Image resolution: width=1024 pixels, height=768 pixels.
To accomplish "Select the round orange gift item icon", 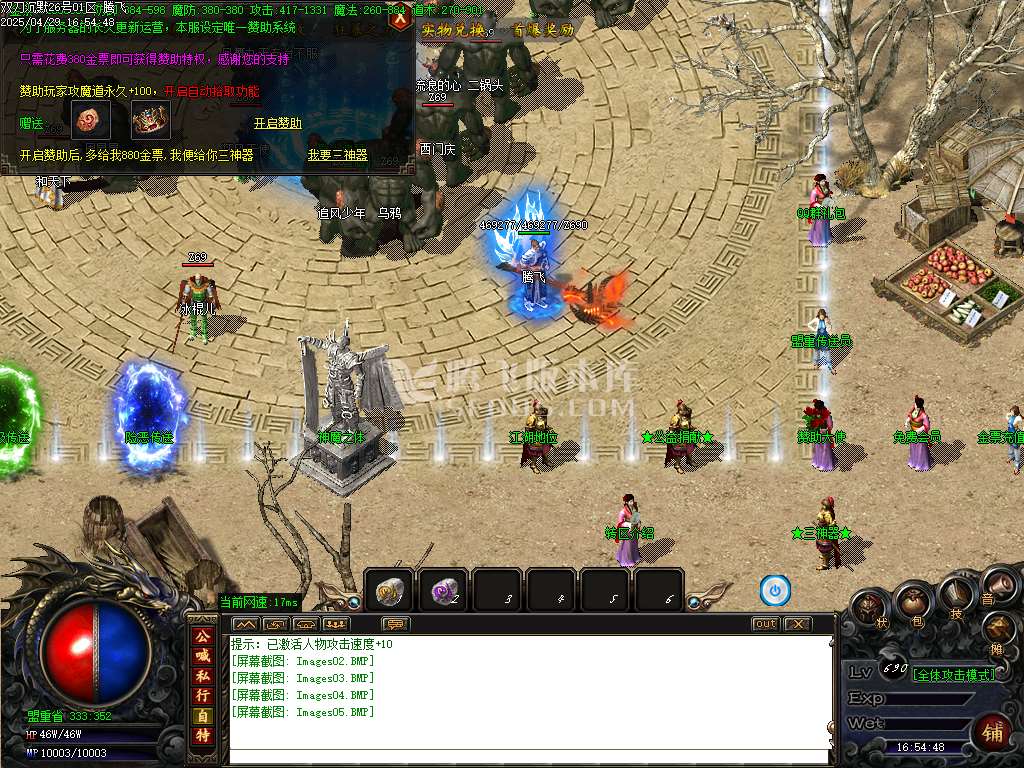I will pos(89,122).
